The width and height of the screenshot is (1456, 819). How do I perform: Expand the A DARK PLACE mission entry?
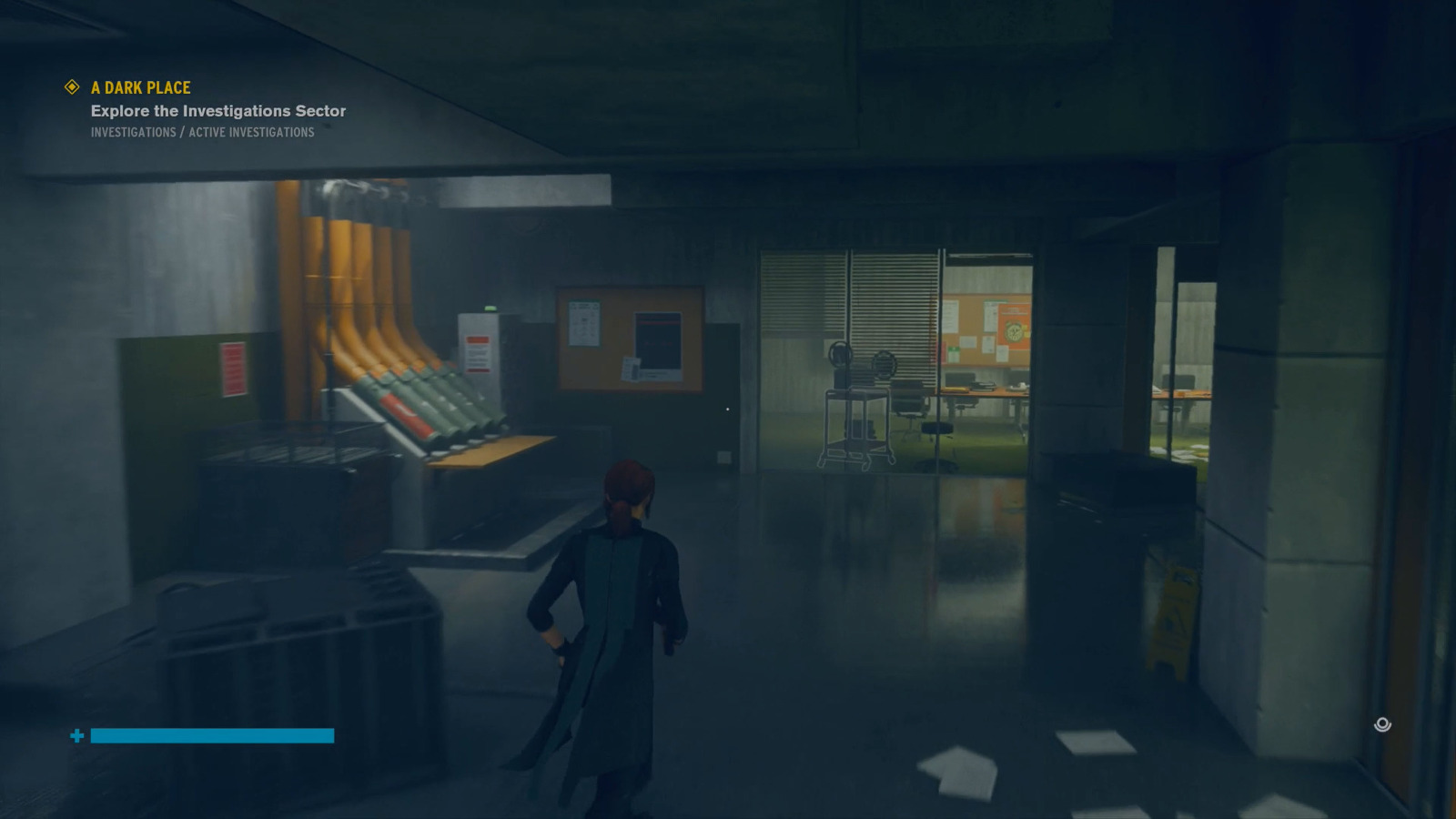coord(139,87)
